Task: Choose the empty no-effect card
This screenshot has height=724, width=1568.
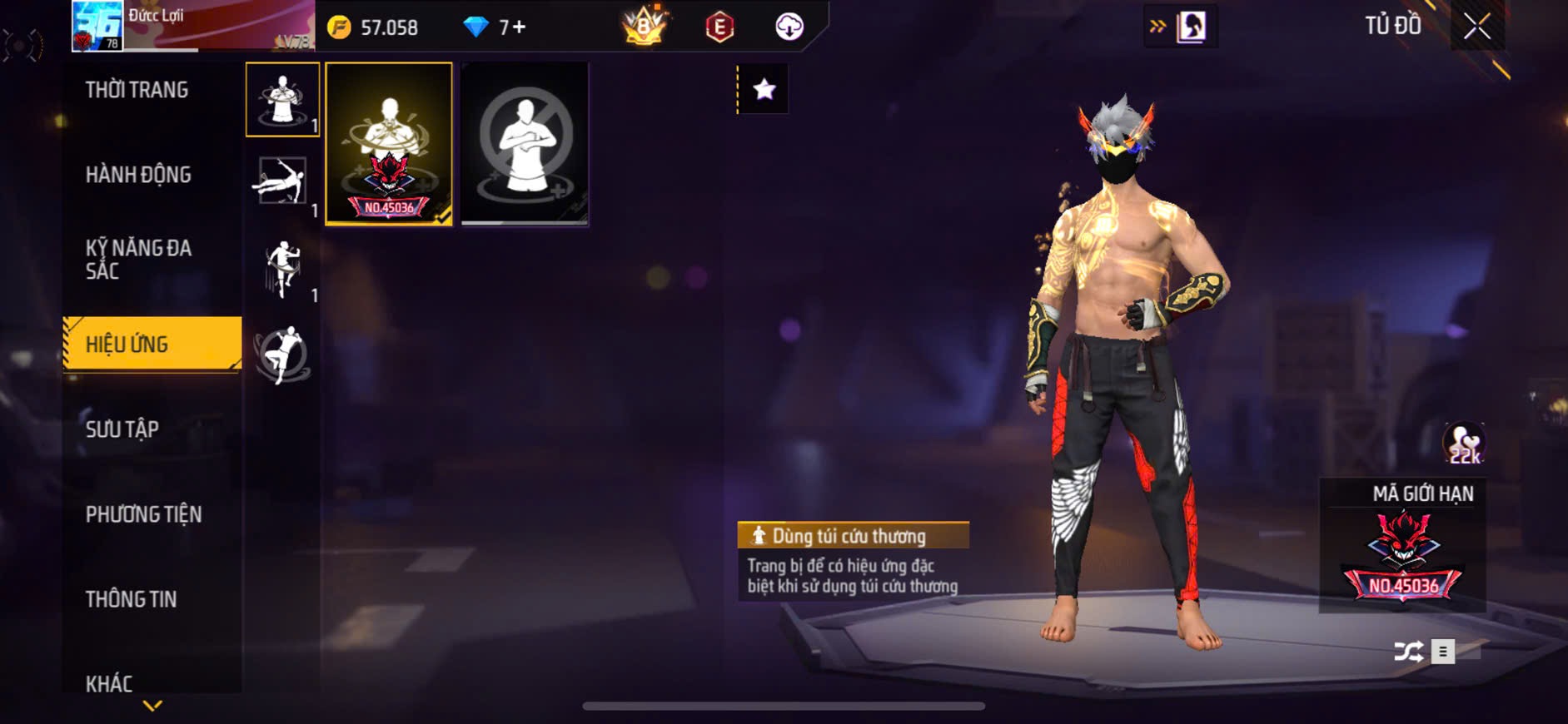Action: point(525,143)
